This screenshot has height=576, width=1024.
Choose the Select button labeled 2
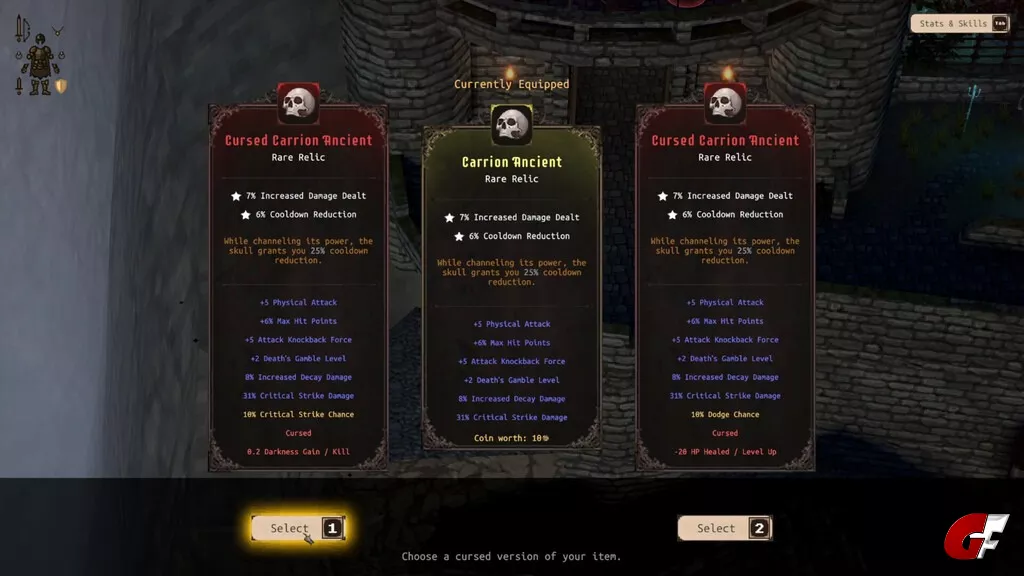tap(724, 528)
